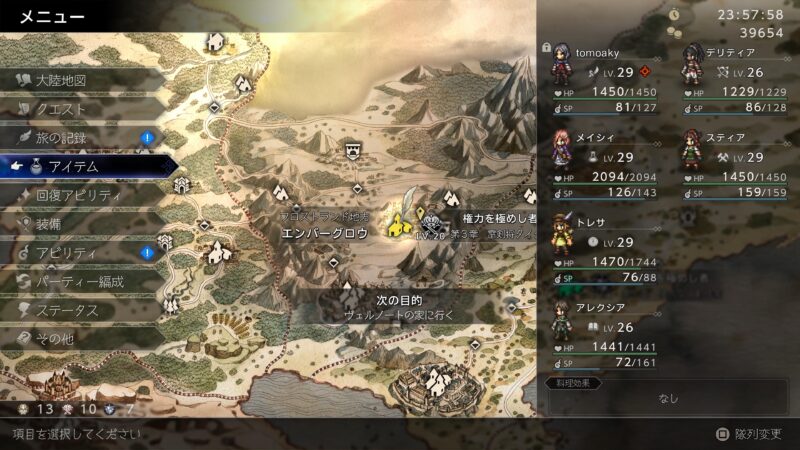Choose party member メイシィ

pos(603,165)
